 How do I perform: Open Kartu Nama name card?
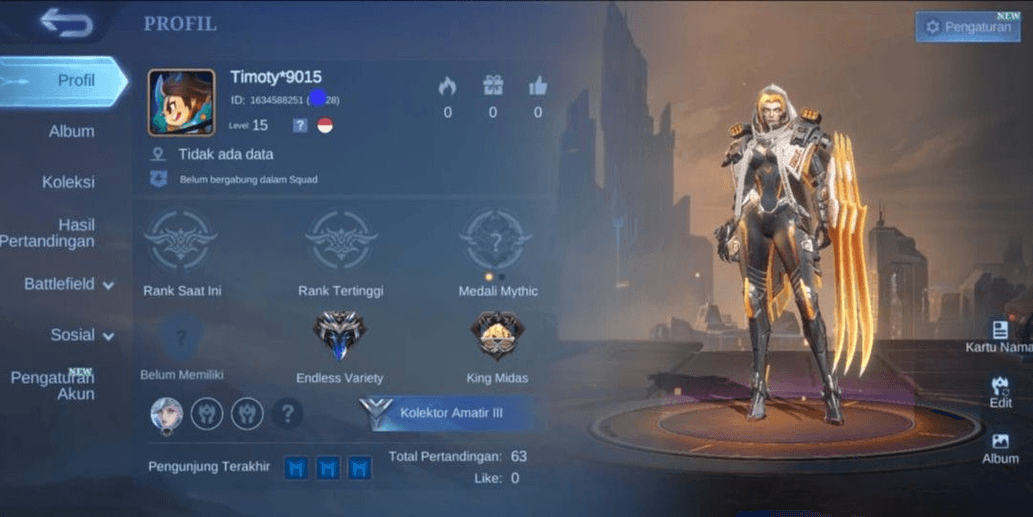click(999, 337)
